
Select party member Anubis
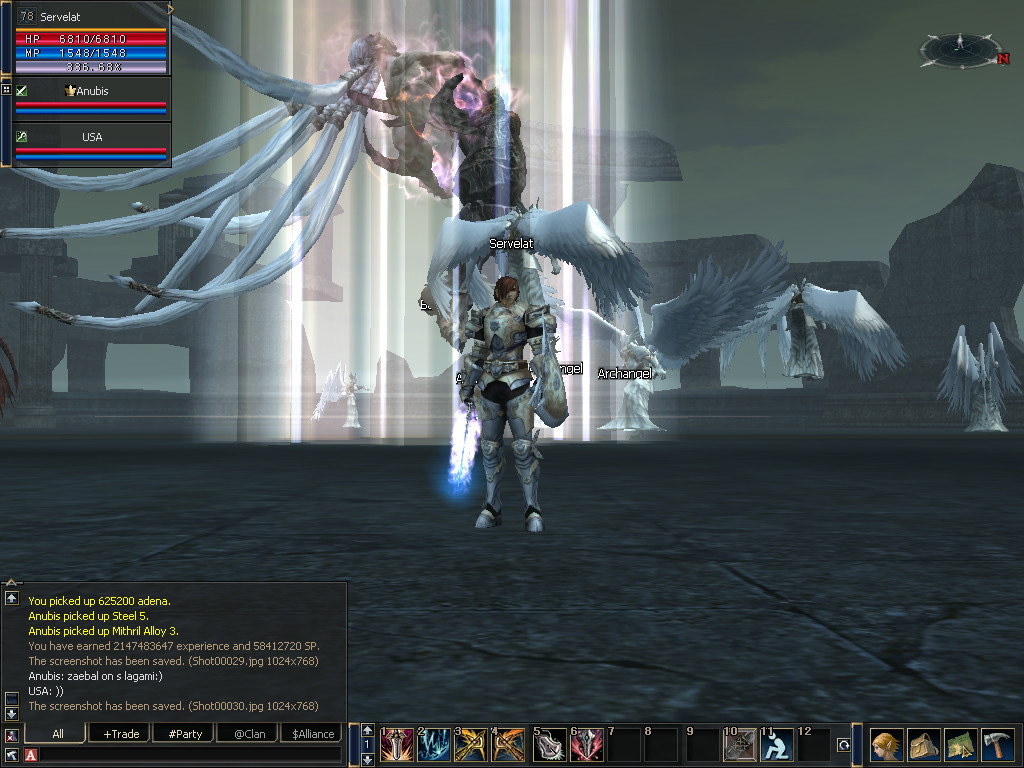[92, 91]
